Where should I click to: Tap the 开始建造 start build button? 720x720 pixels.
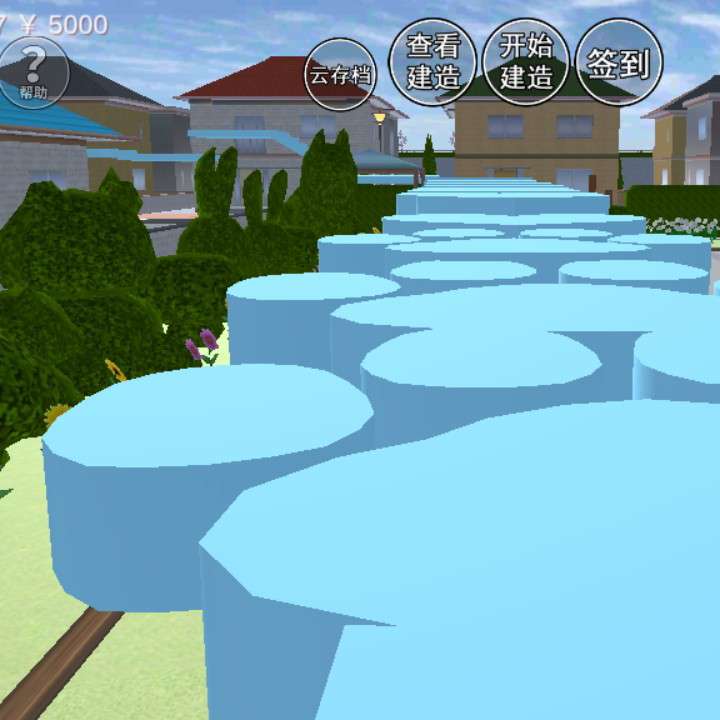coord(526,62)
